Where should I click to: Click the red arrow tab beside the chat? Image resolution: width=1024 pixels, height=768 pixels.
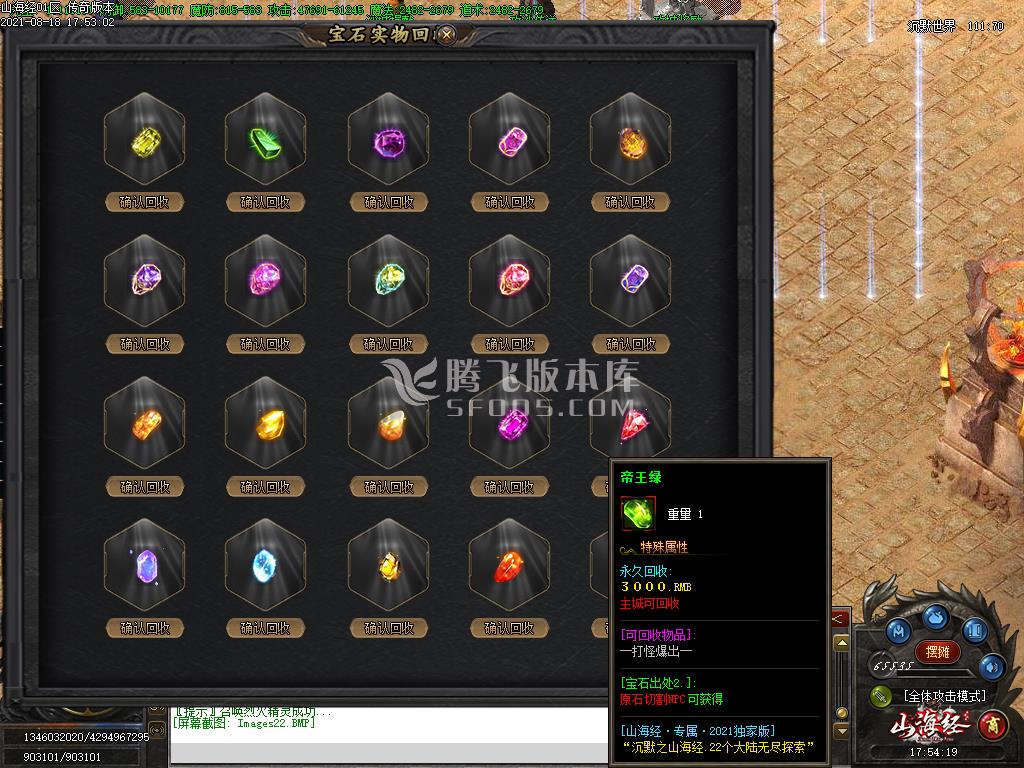(838, 619)
